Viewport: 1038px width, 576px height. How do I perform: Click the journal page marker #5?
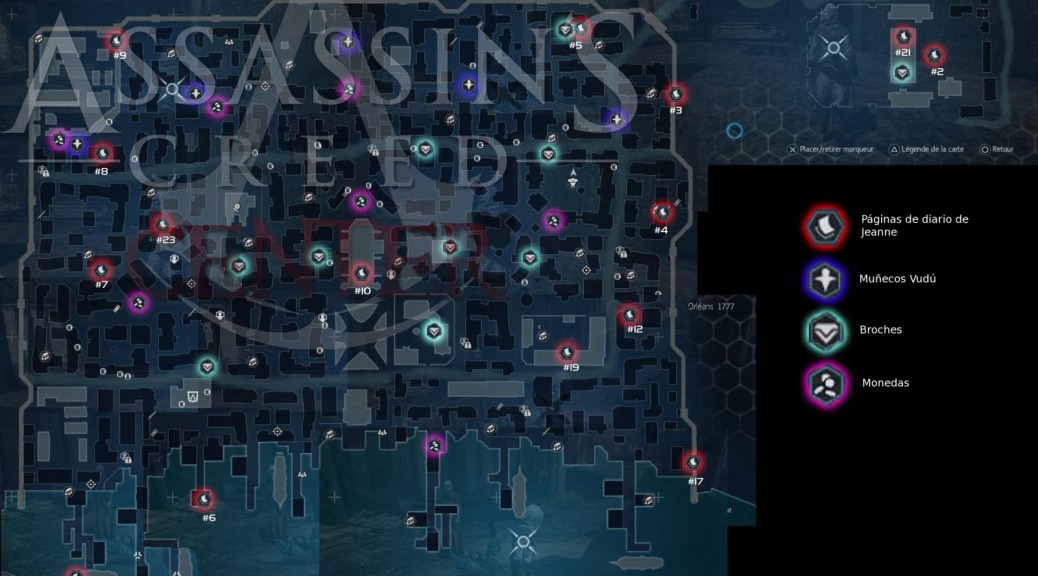tap(580, 29)
